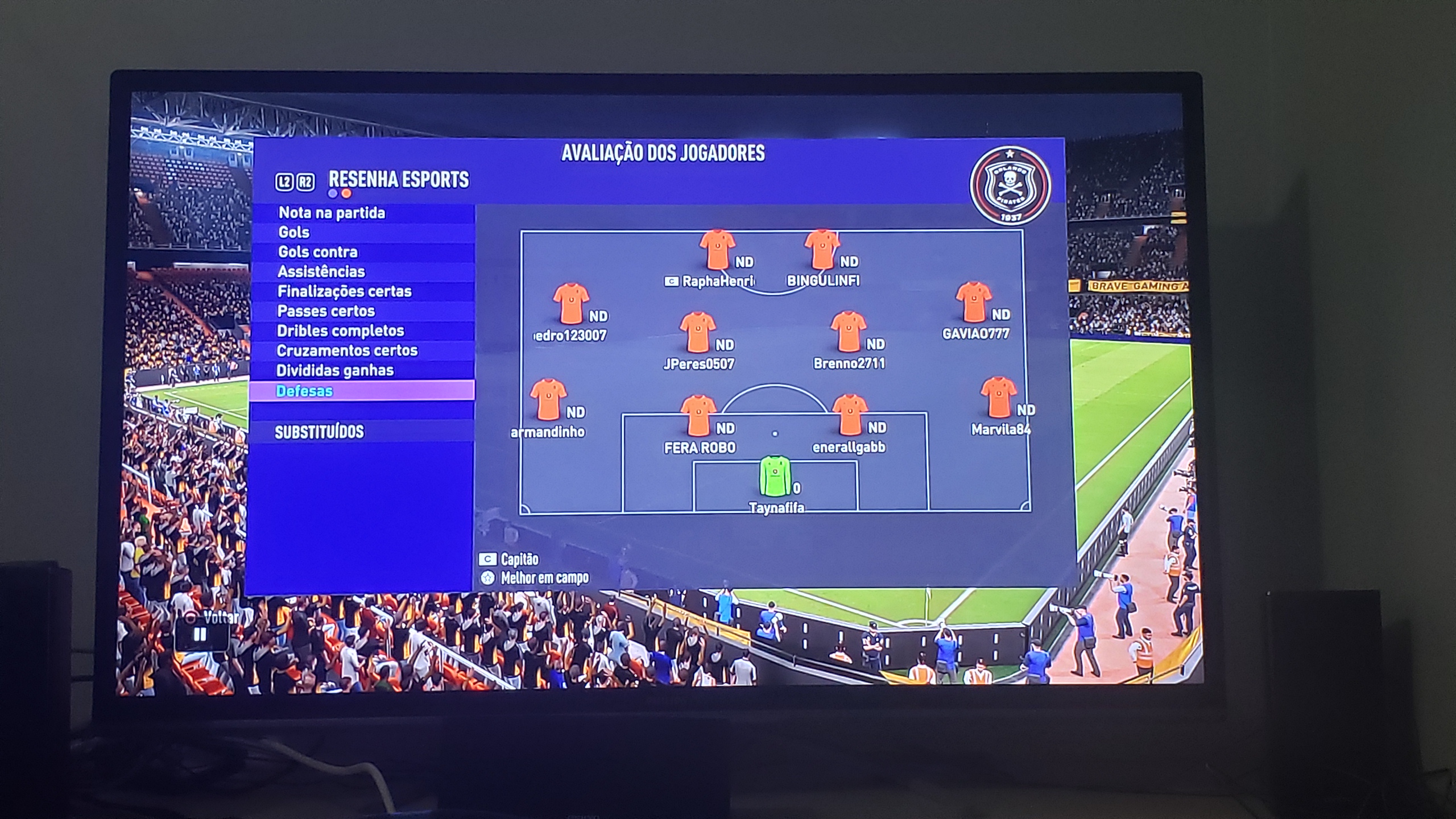The width and height of the screenshot is (1456, 819).
Task: Open the Substituídos section
Action: point(319,432)
